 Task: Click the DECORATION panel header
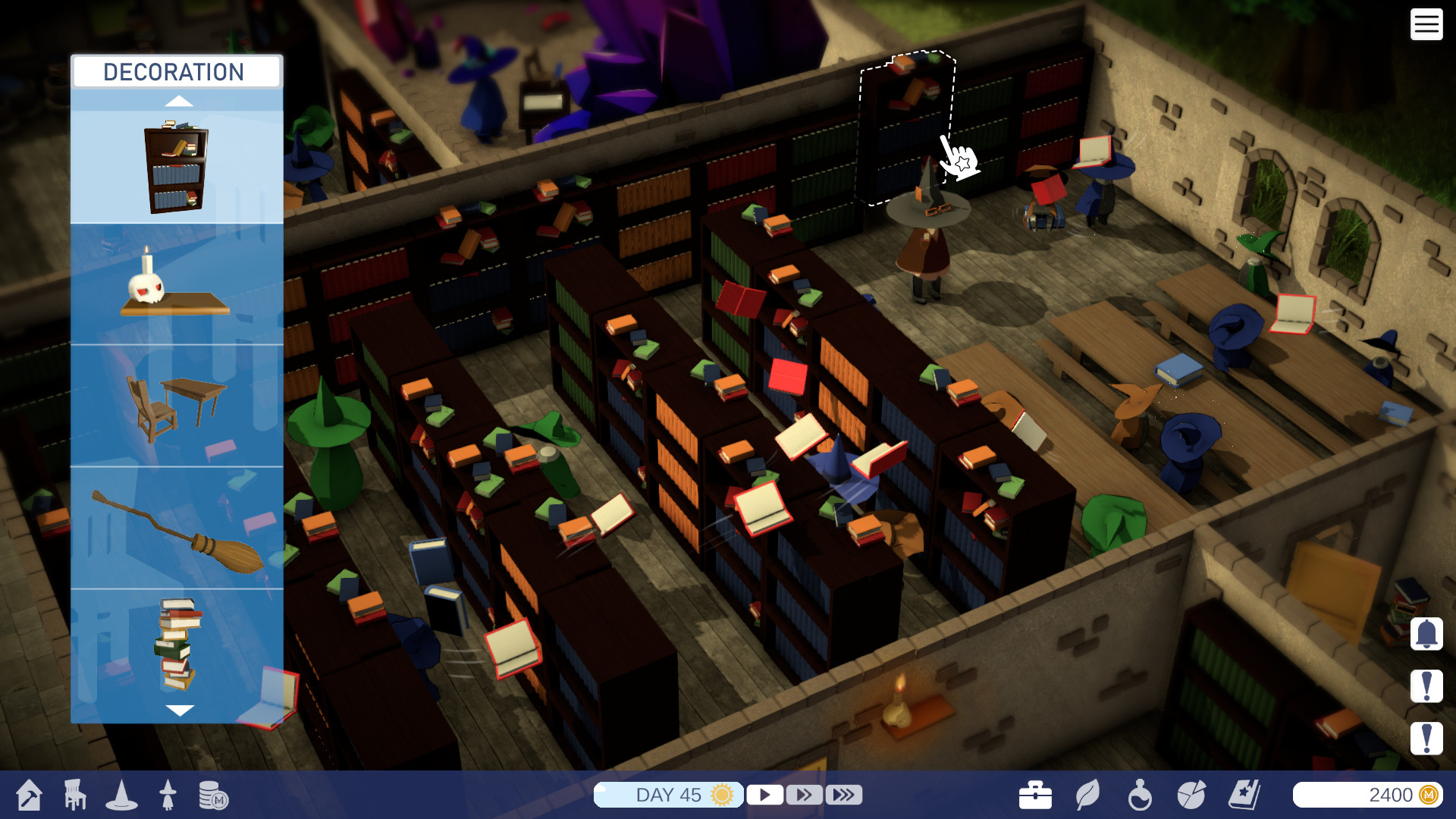click(x=175, y=72)
